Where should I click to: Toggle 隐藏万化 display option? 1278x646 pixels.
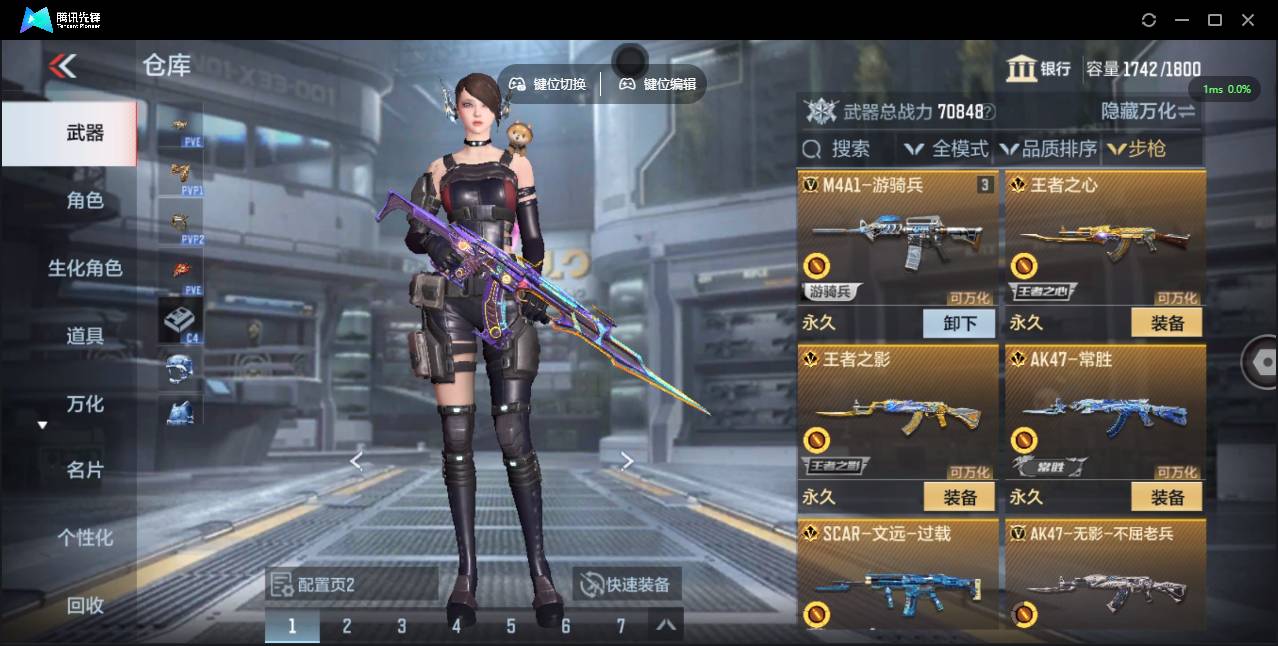1148,111
